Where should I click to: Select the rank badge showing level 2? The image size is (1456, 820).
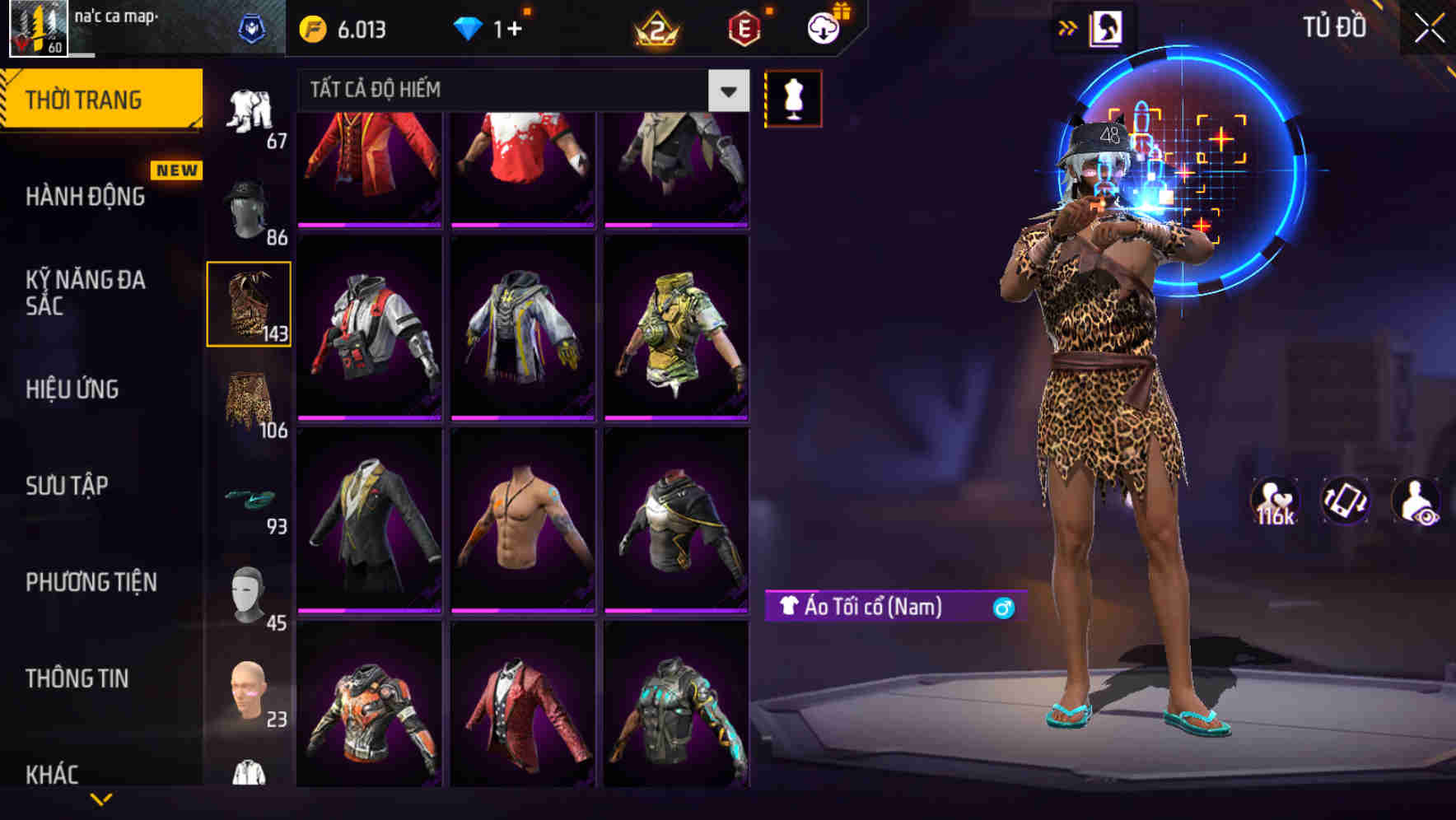click(x=653, y=26)
